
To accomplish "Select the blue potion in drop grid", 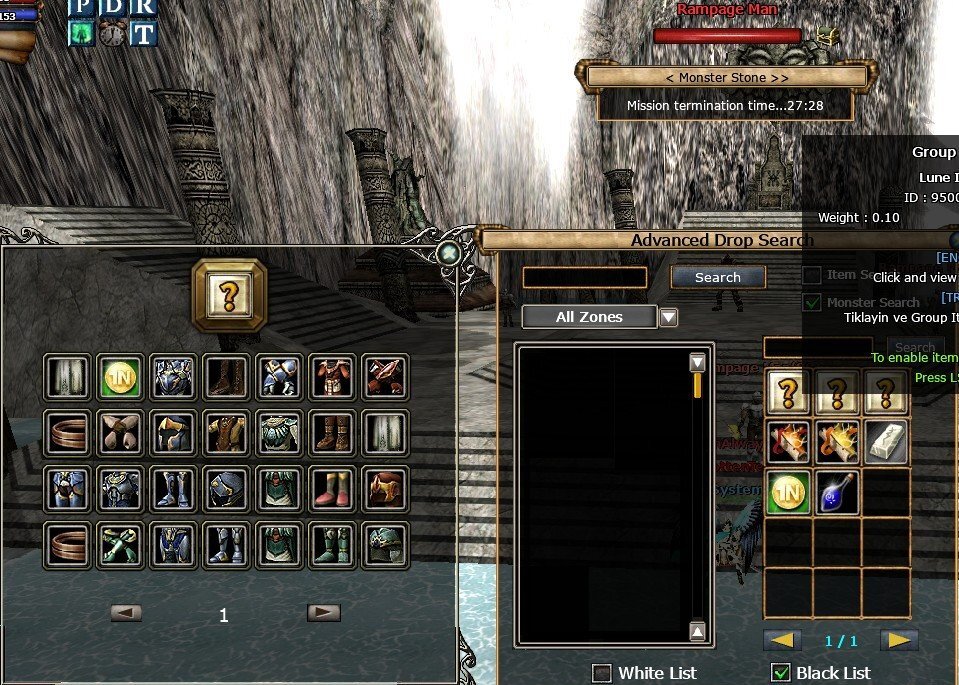I will click(x=838, y=493).
